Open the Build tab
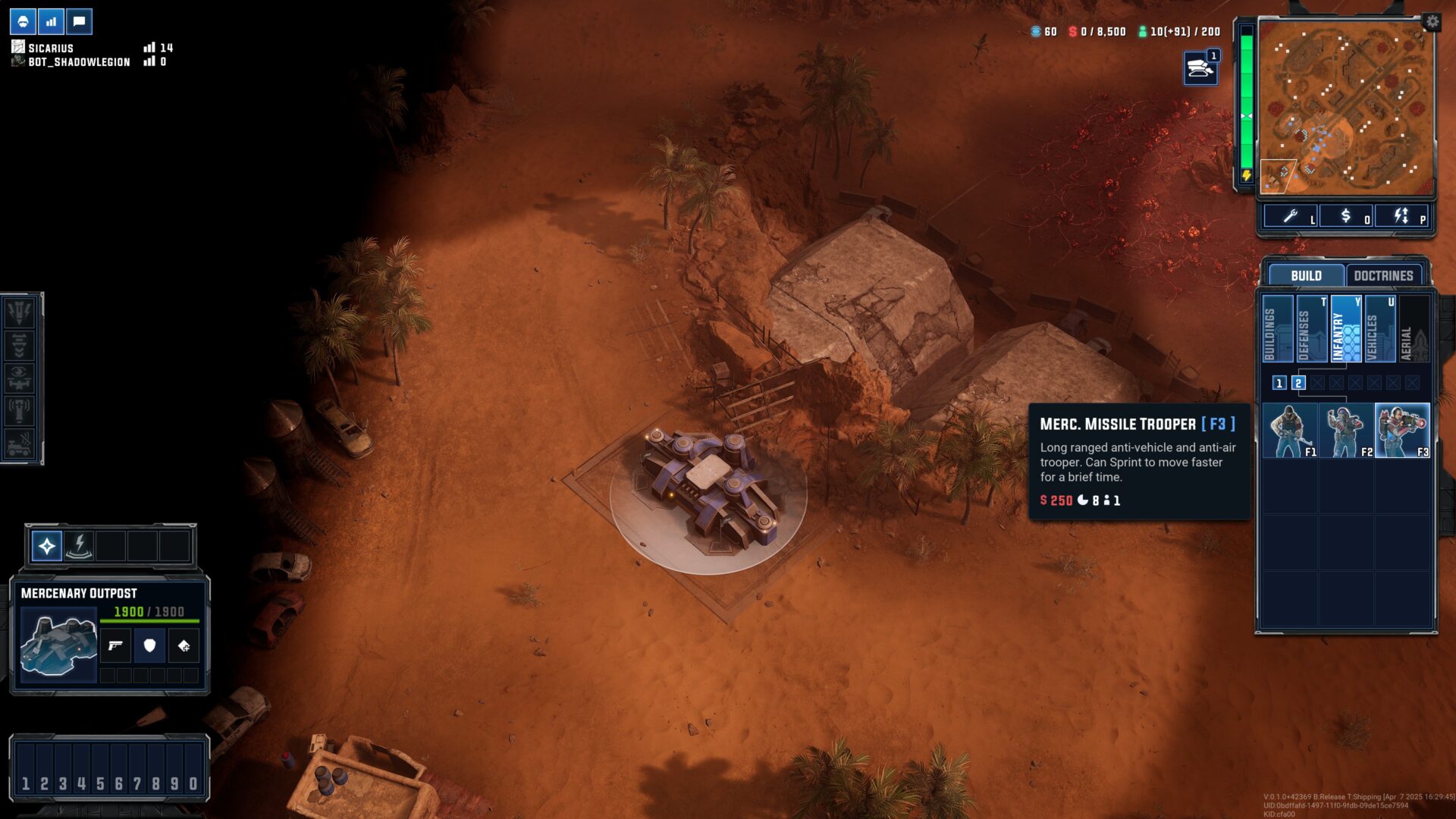This screenshot has width=1456, height=819. click(1306, 275)
